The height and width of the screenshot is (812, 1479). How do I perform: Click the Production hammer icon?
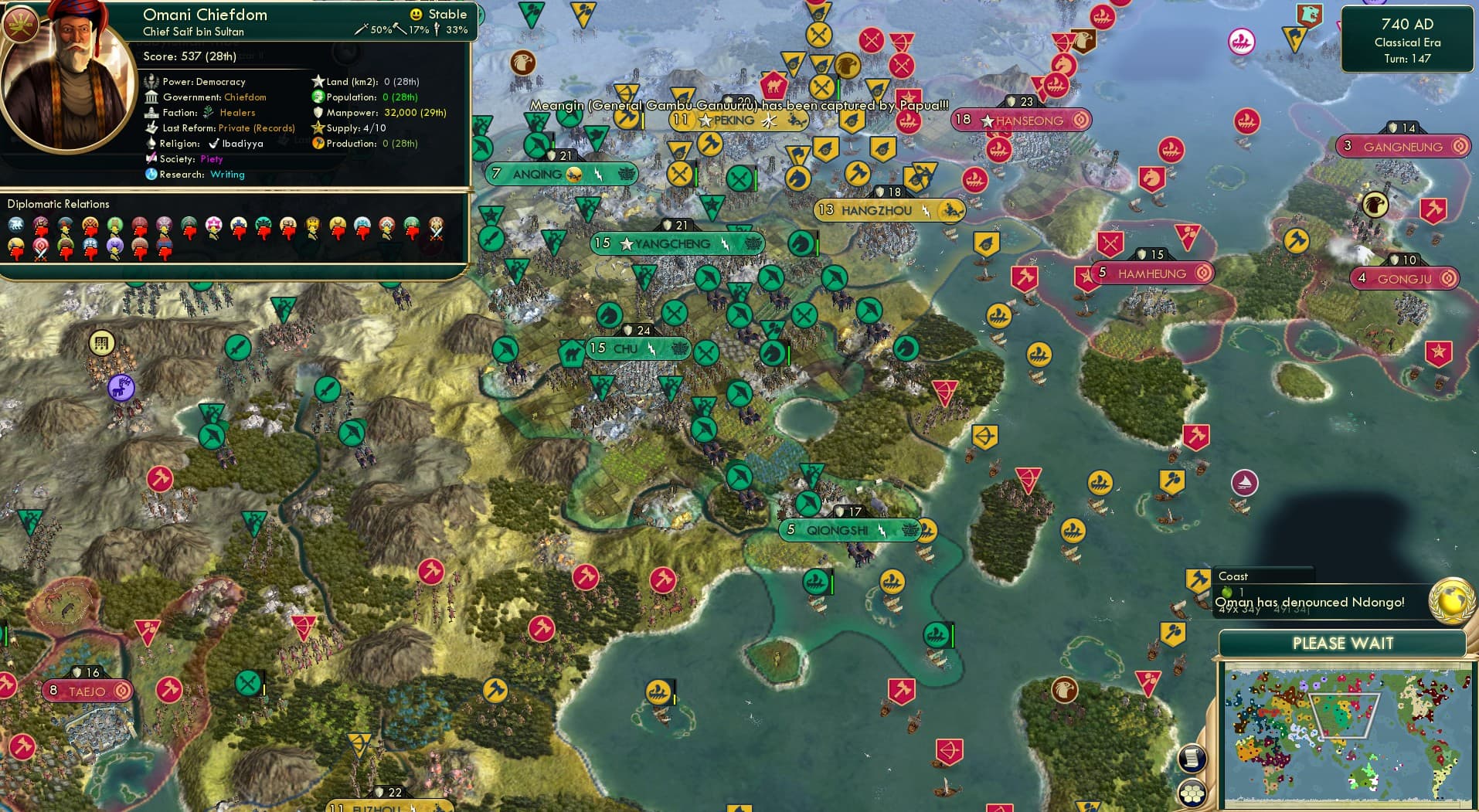point(319,143)
